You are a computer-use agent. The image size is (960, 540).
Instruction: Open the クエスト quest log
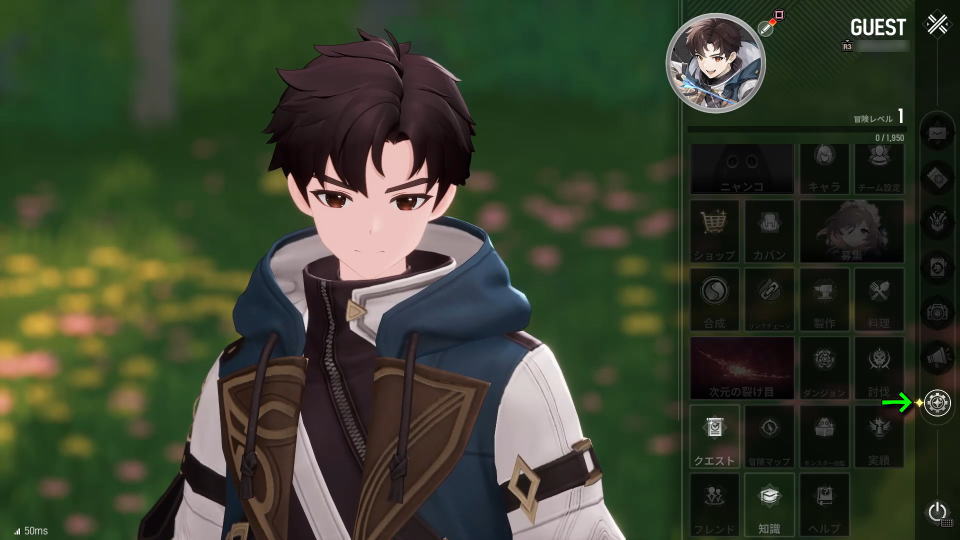point(714,436)
